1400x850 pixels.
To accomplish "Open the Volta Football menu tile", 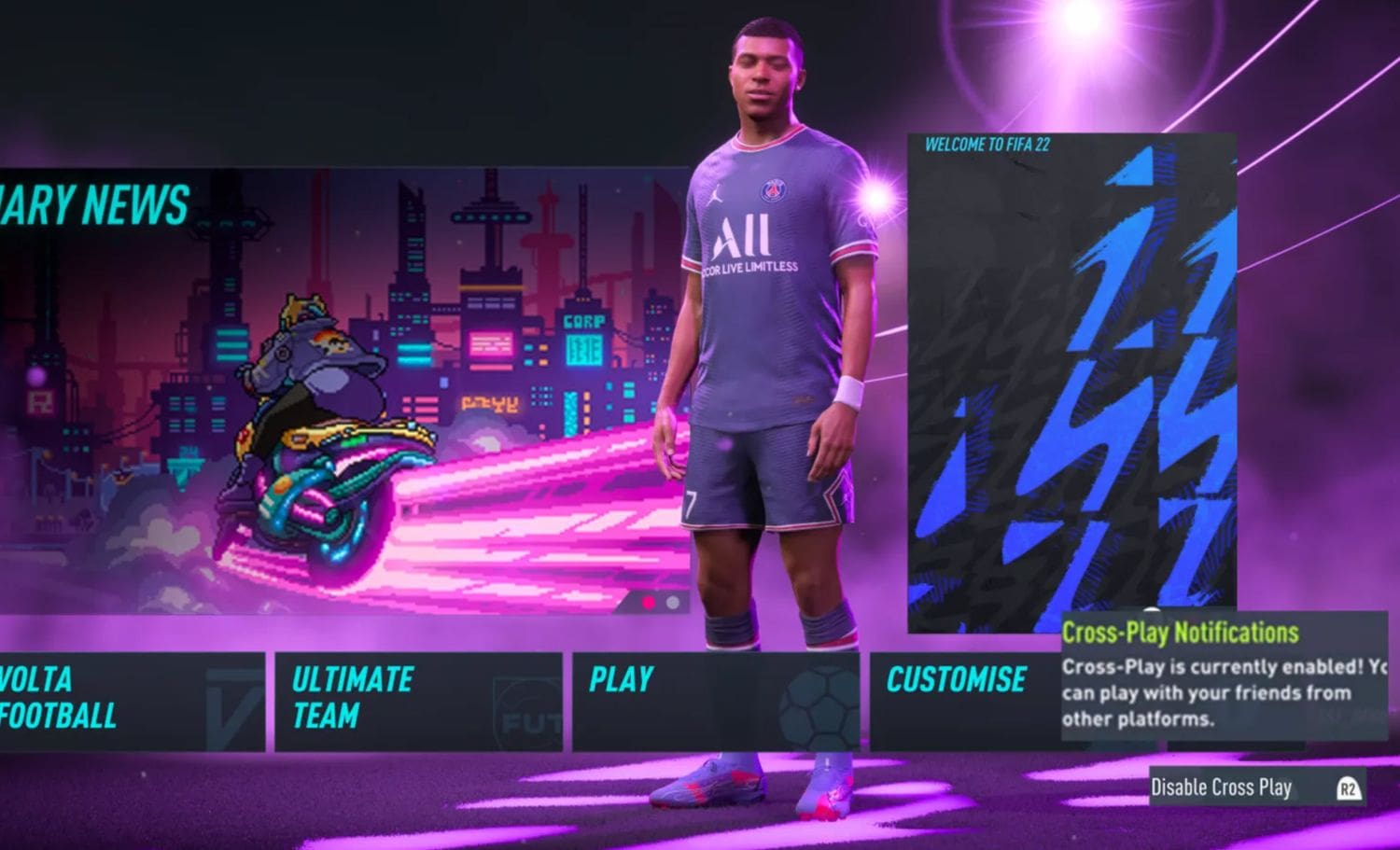I will [131, 701].
